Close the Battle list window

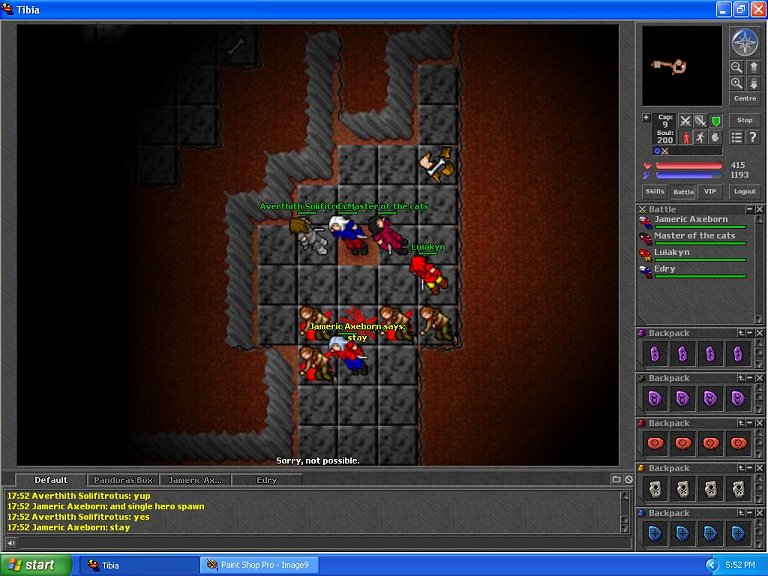(x=759, y=209)
